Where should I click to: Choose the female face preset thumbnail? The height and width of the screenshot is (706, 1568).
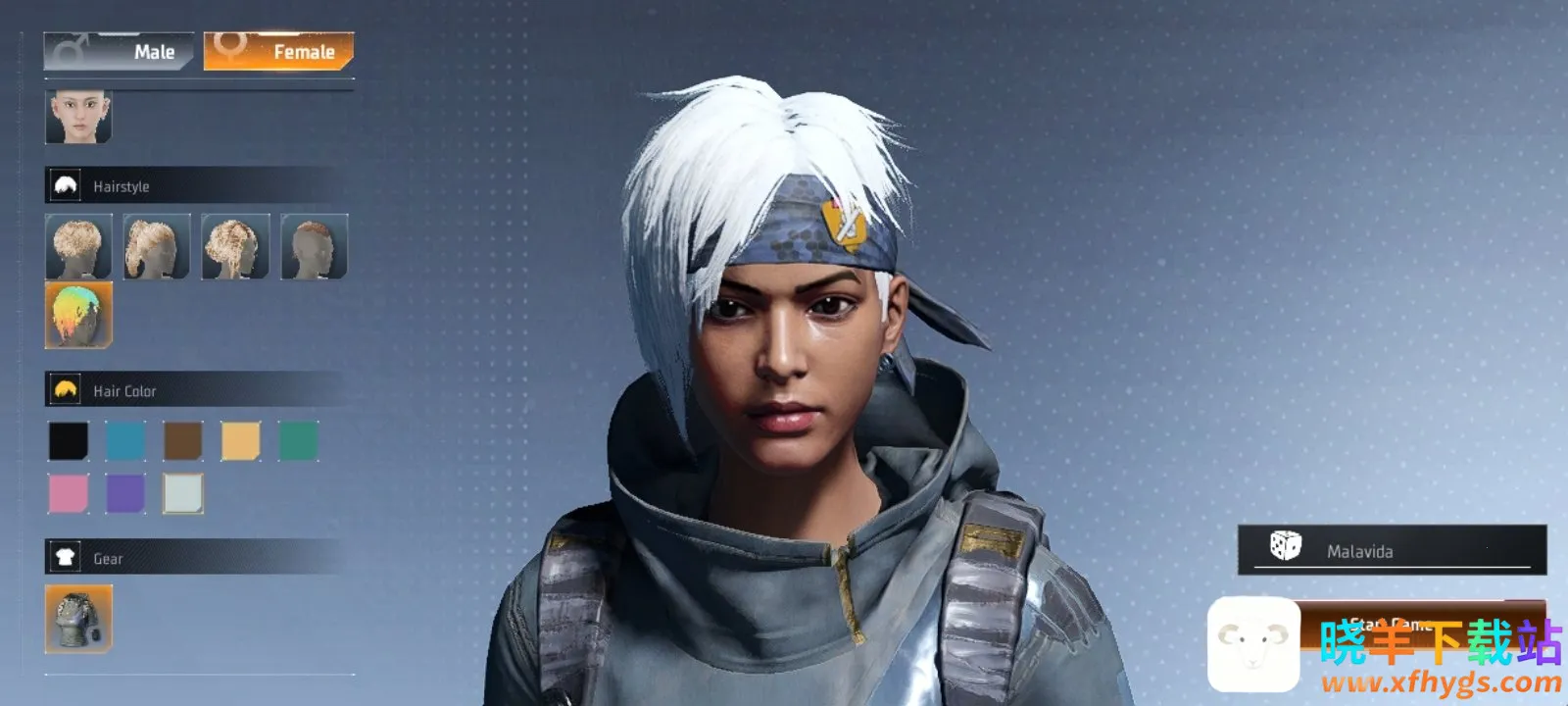pos(78,117)
